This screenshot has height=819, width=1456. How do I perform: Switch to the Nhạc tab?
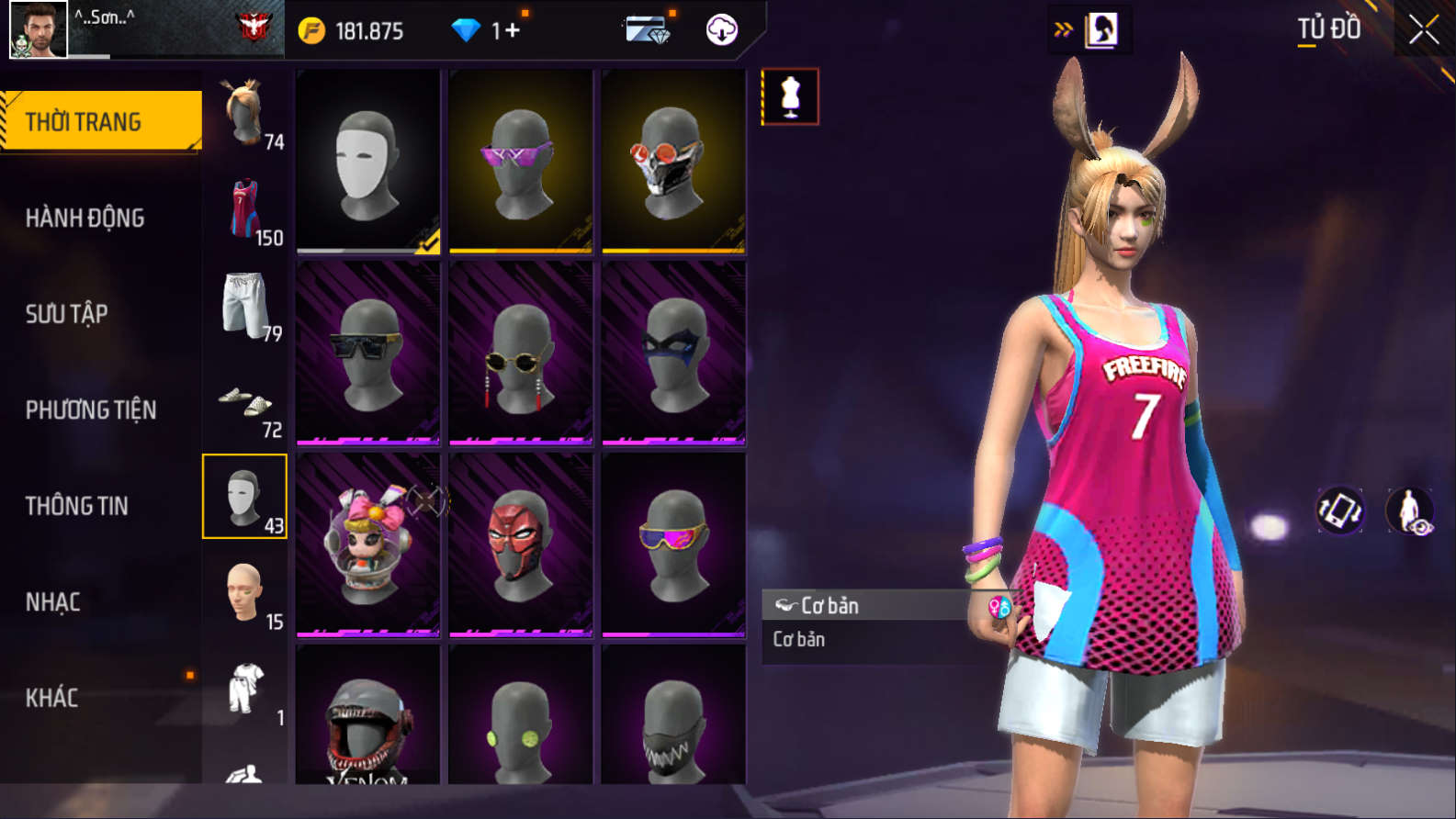(x=52, y=602)
